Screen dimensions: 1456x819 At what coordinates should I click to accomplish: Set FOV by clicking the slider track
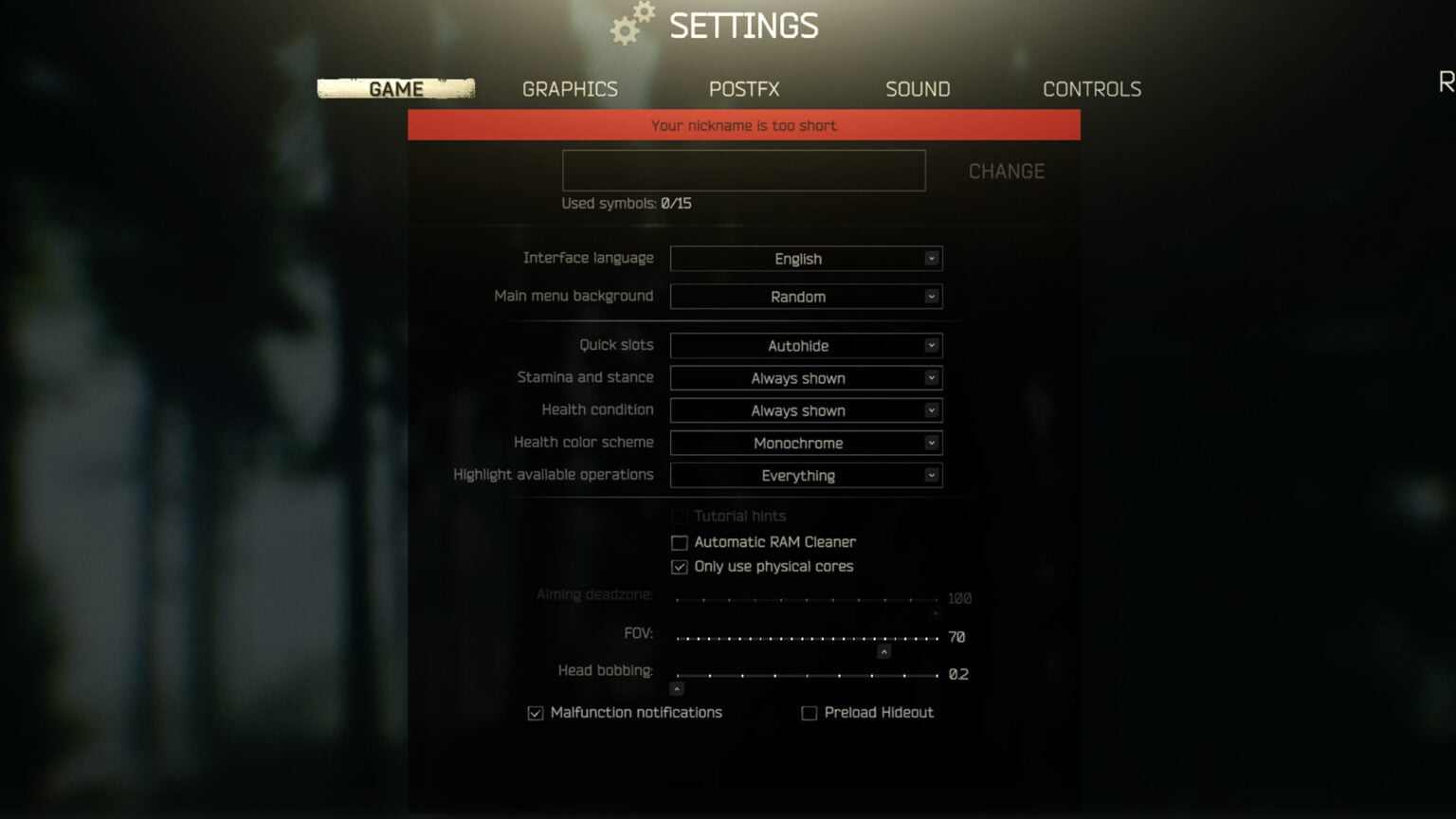pyautogui.click(x=806, y=638)
